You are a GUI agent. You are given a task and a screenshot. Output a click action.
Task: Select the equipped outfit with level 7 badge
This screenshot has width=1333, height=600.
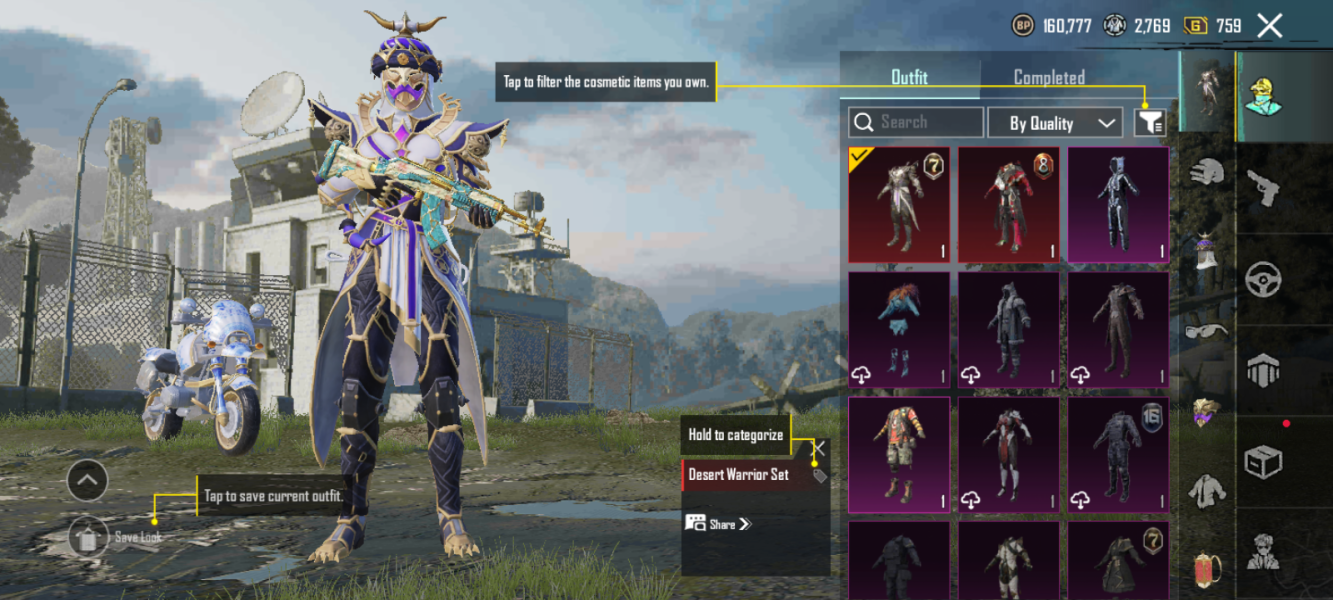899,205
